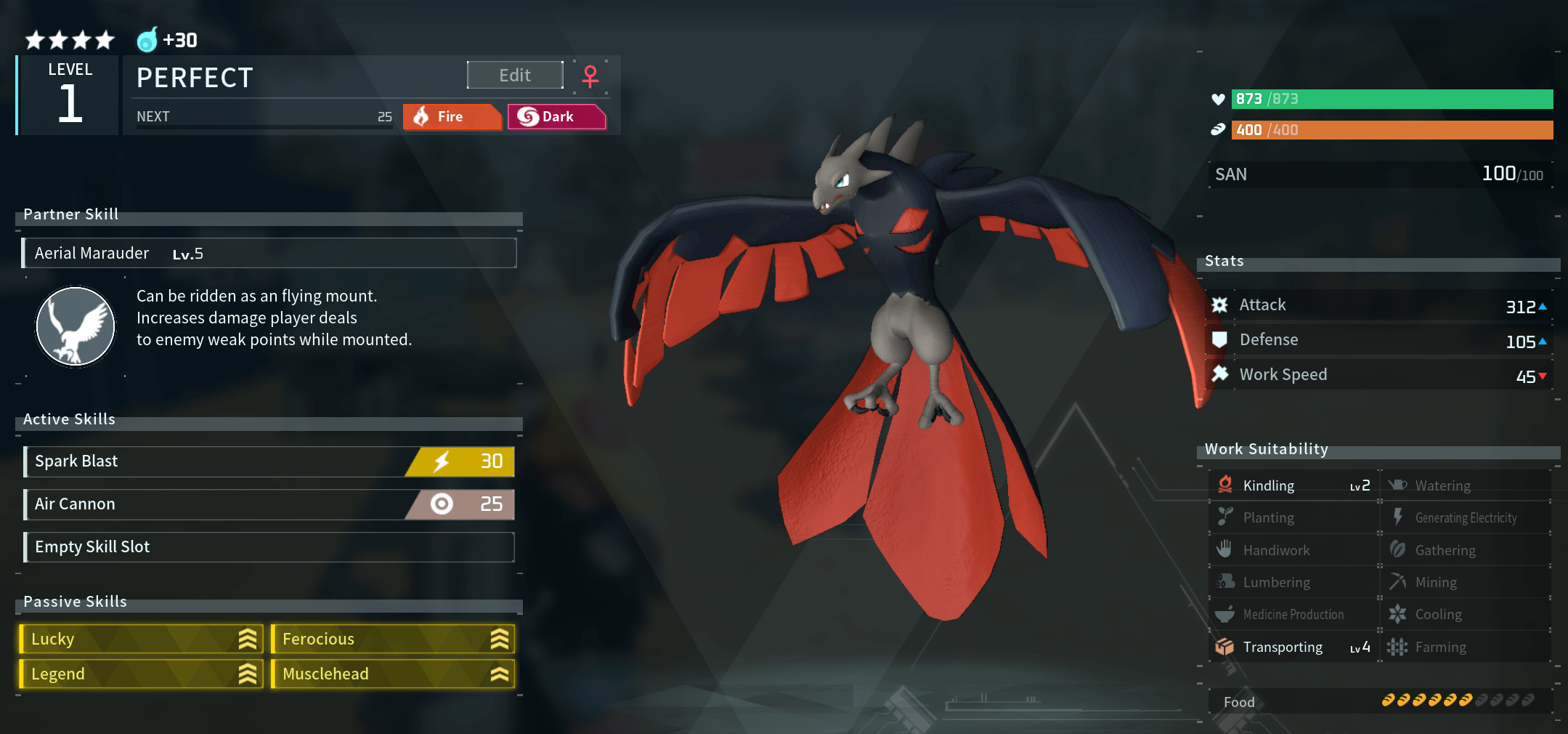The width and height of the screenshot is (1568, 734).
Task: Click the Fire element tag
Action: [452, 117]
